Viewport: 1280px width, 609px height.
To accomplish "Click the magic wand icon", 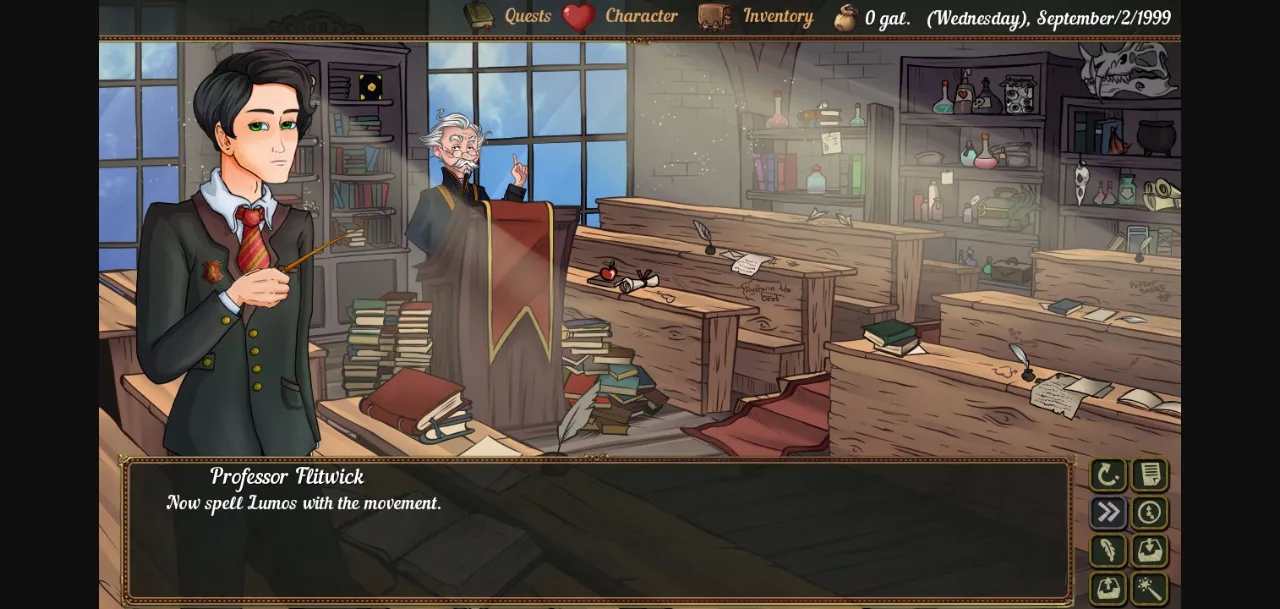I will (1150, 588).
